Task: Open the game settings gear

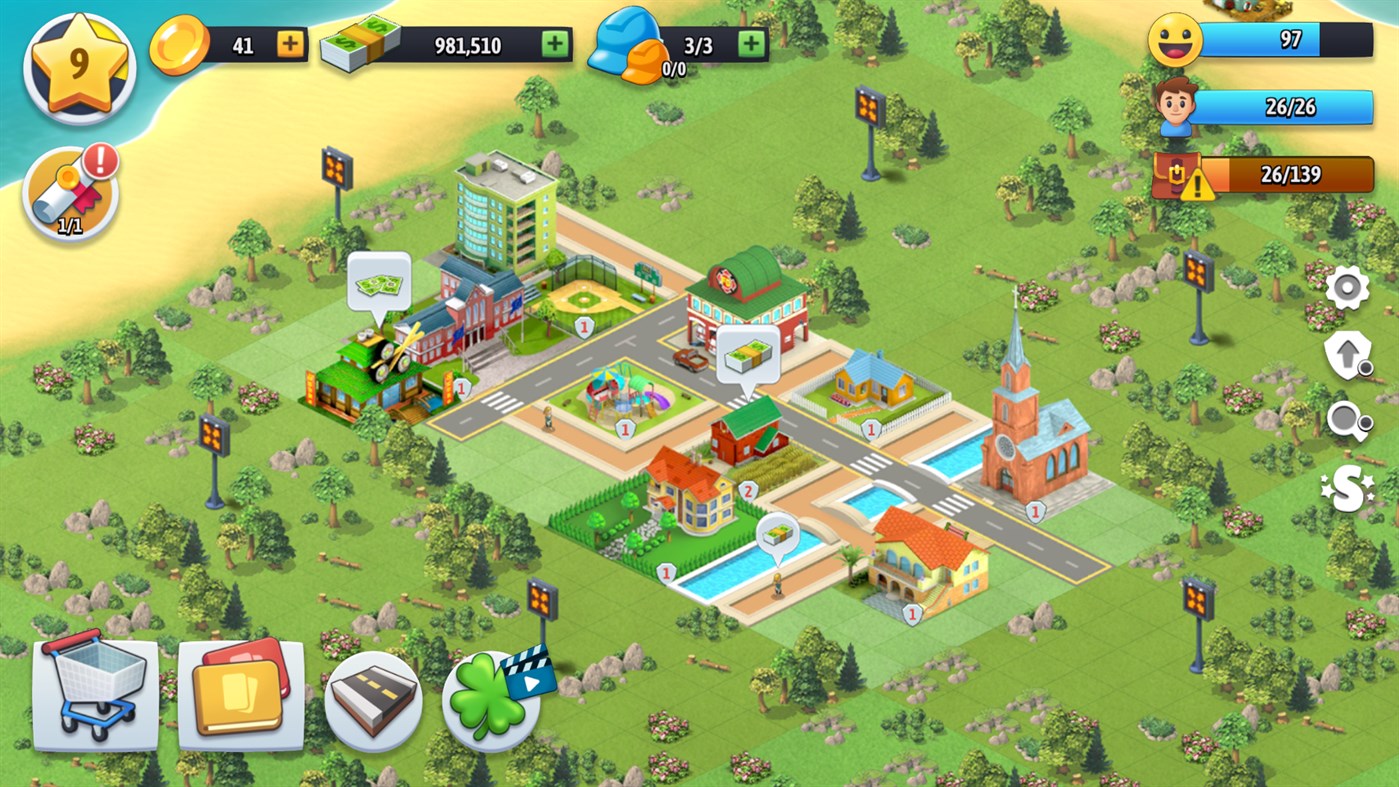Action: point(1349,289)
